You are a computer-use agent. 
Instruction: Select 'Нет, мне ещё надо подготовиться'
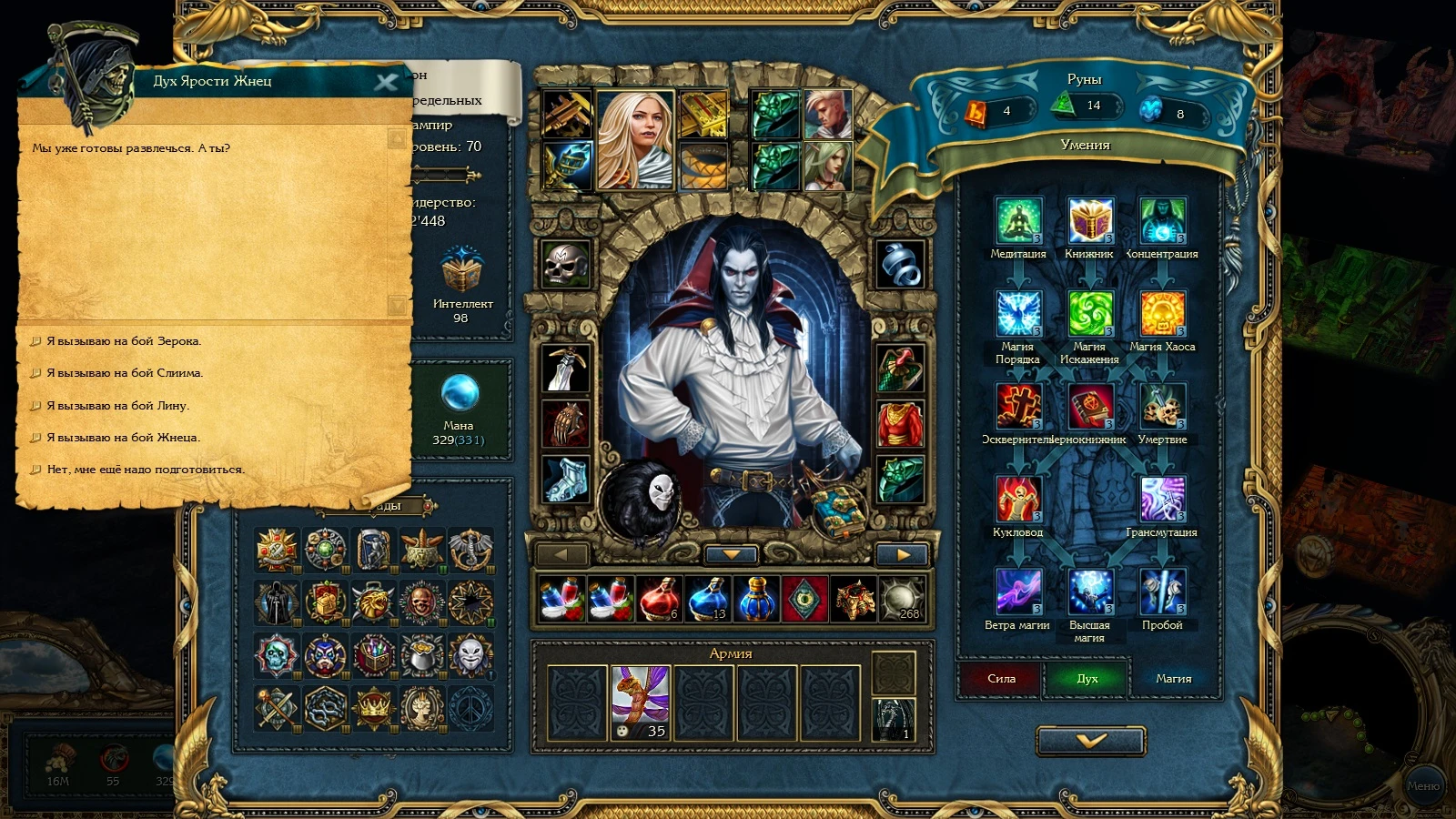coord(145,470)
